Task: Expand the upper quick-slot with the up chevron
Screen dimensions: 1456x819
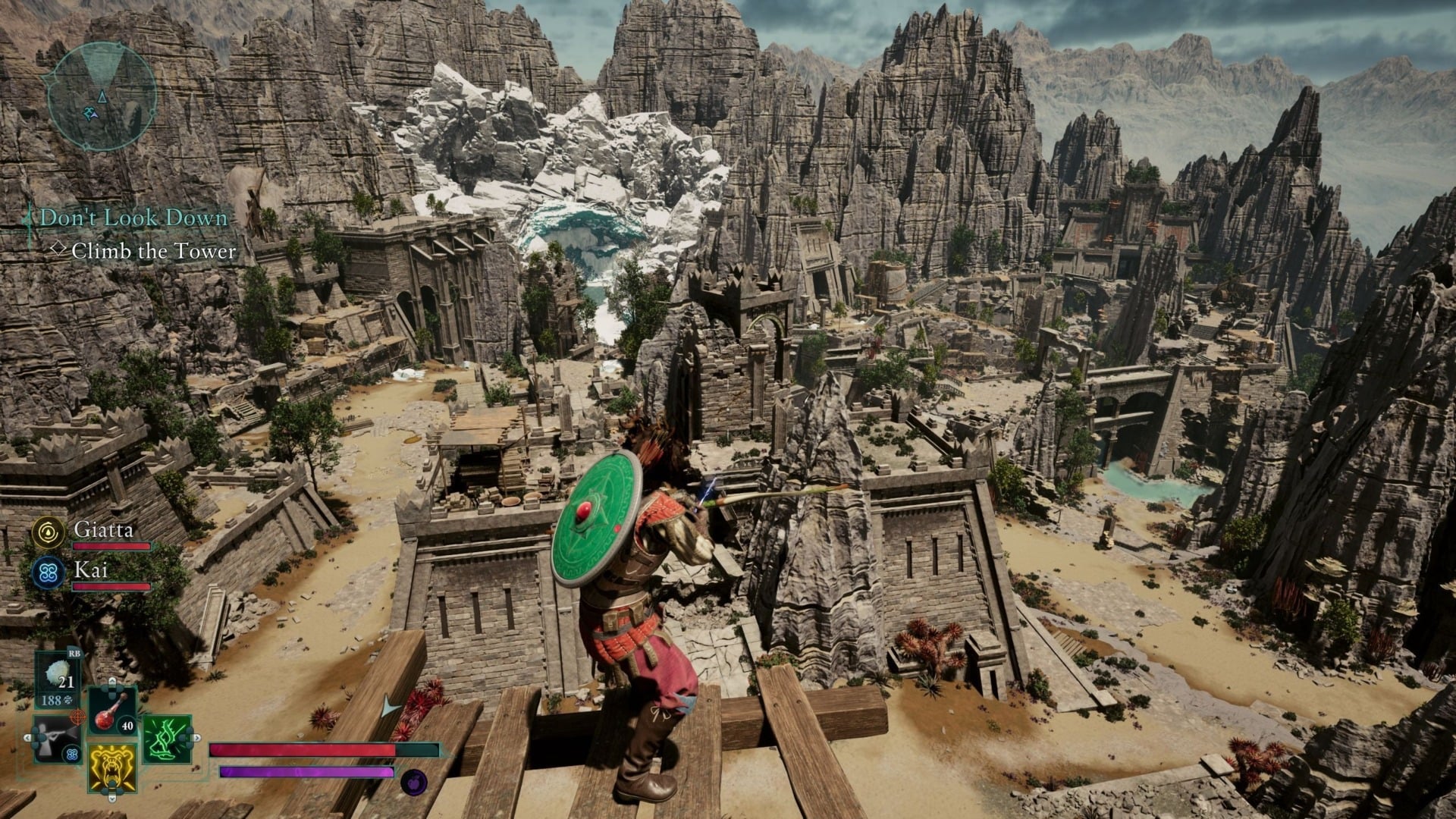Action: (x=111, y=682)
